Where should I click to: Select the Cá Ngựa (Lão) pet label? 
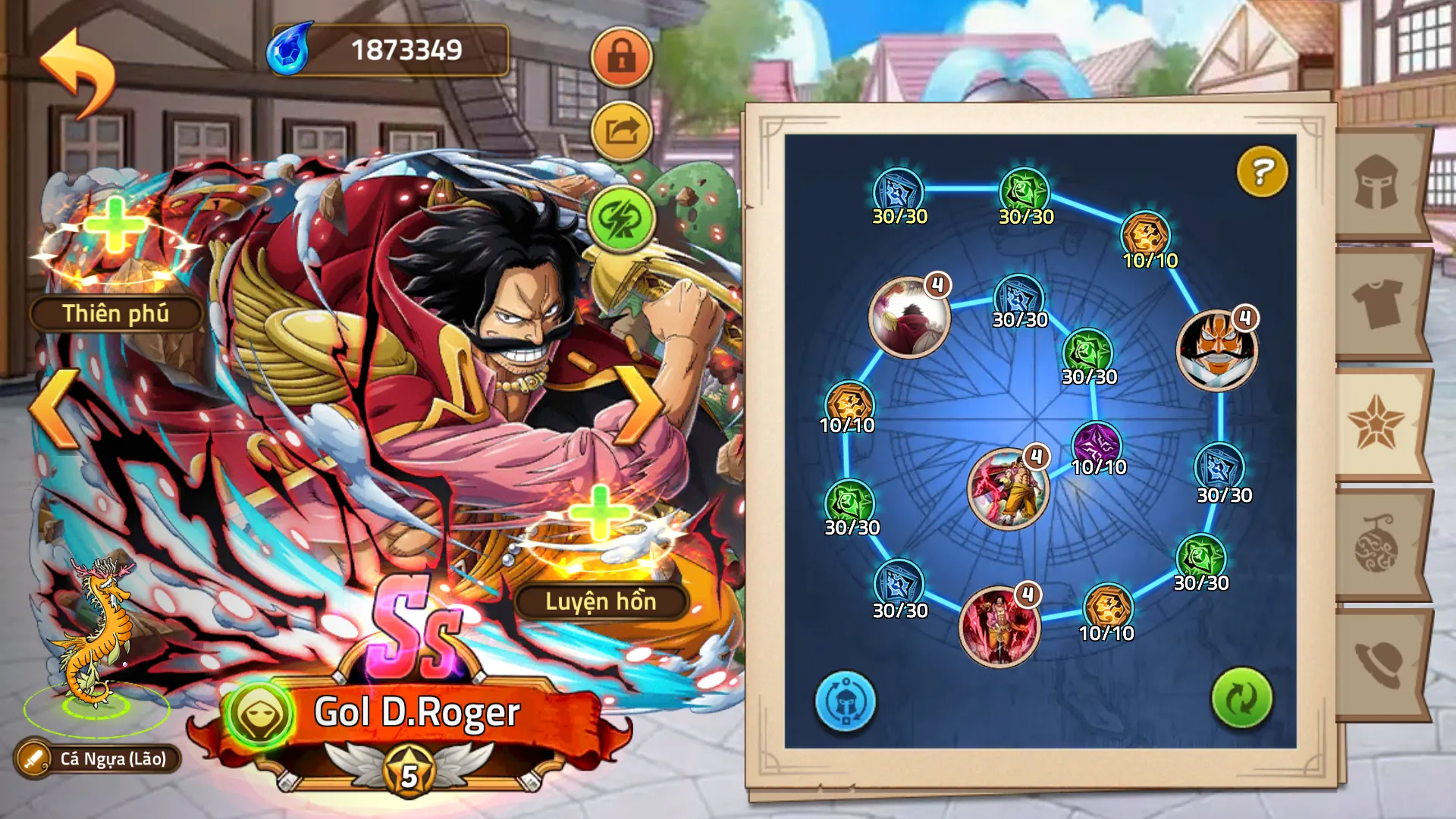(x=99, y=758)
